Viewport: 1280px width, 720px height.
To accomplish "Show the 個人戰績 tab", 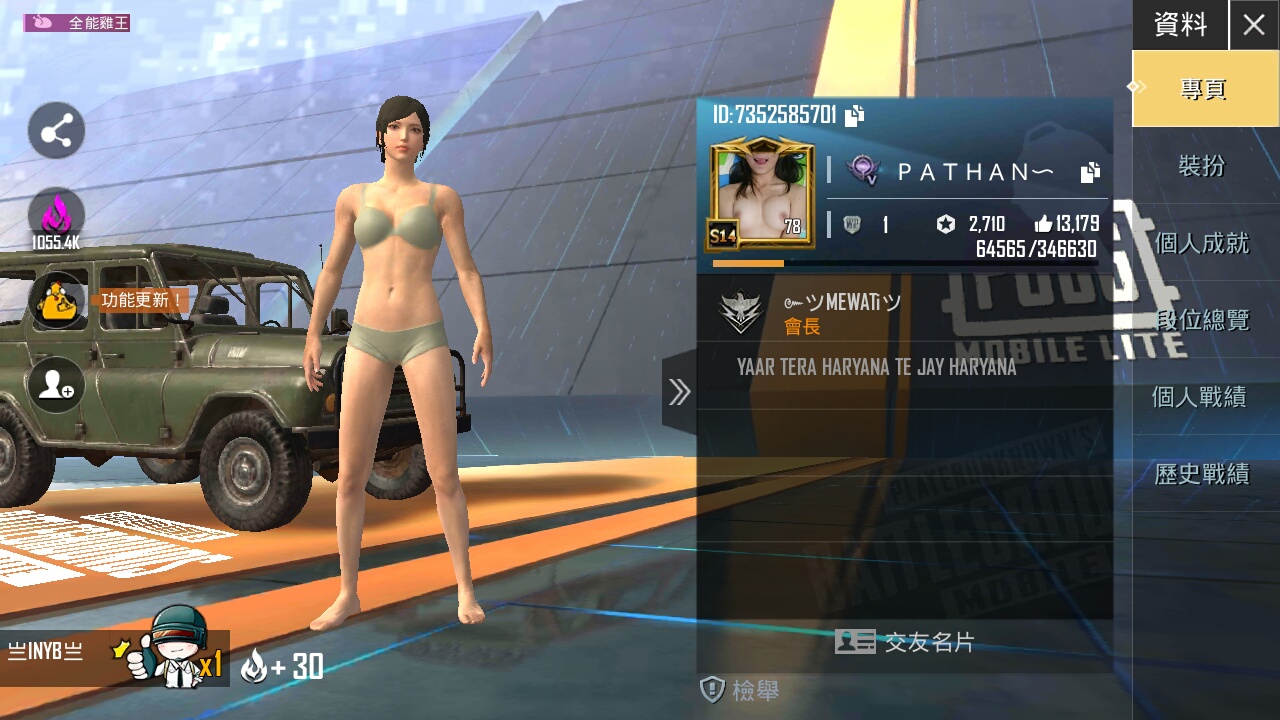I will 1202,397.
